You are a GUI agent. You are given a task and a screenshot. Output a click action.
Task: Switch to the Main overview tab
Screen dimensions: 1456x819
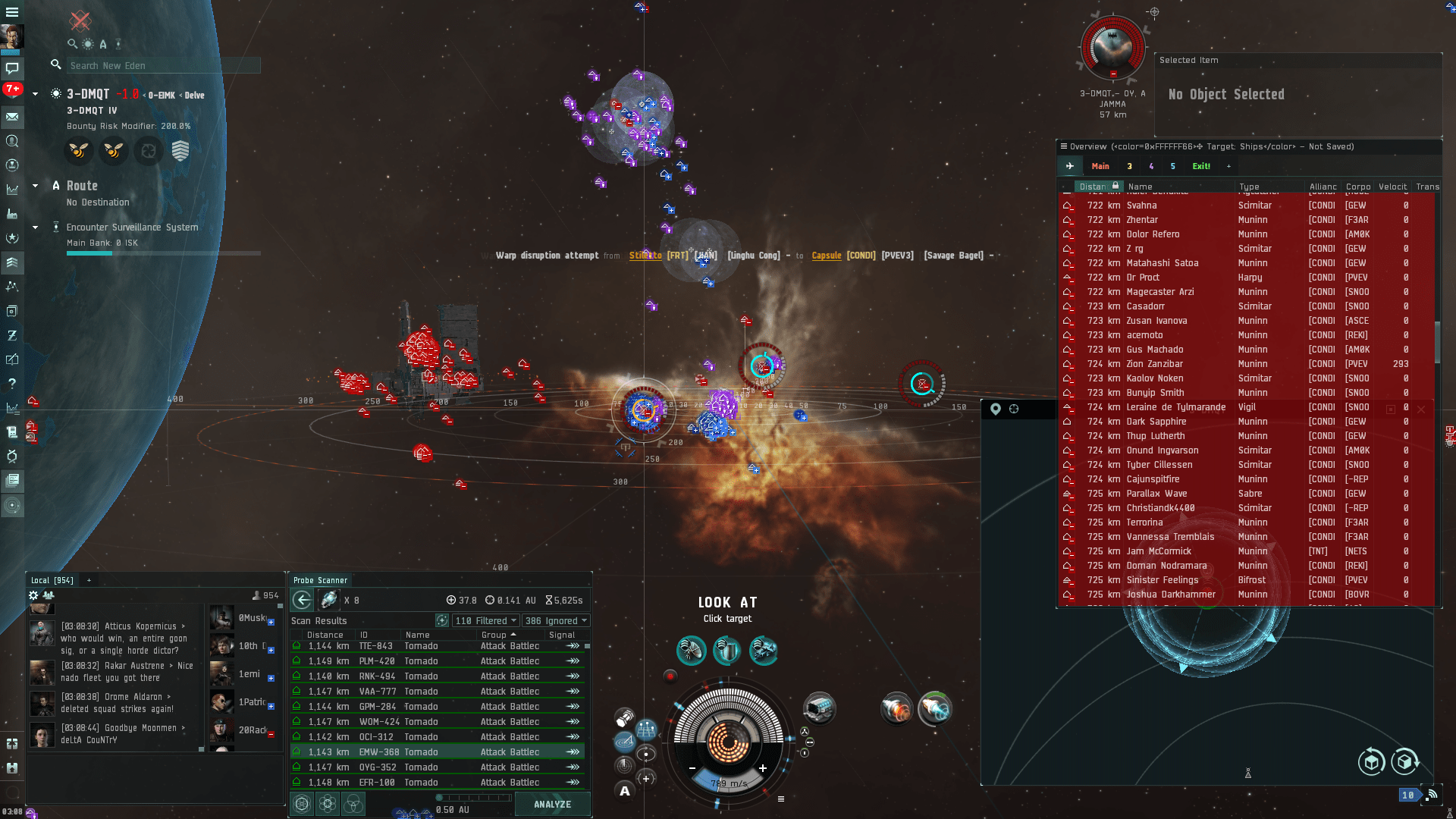tap(1100, 167)
